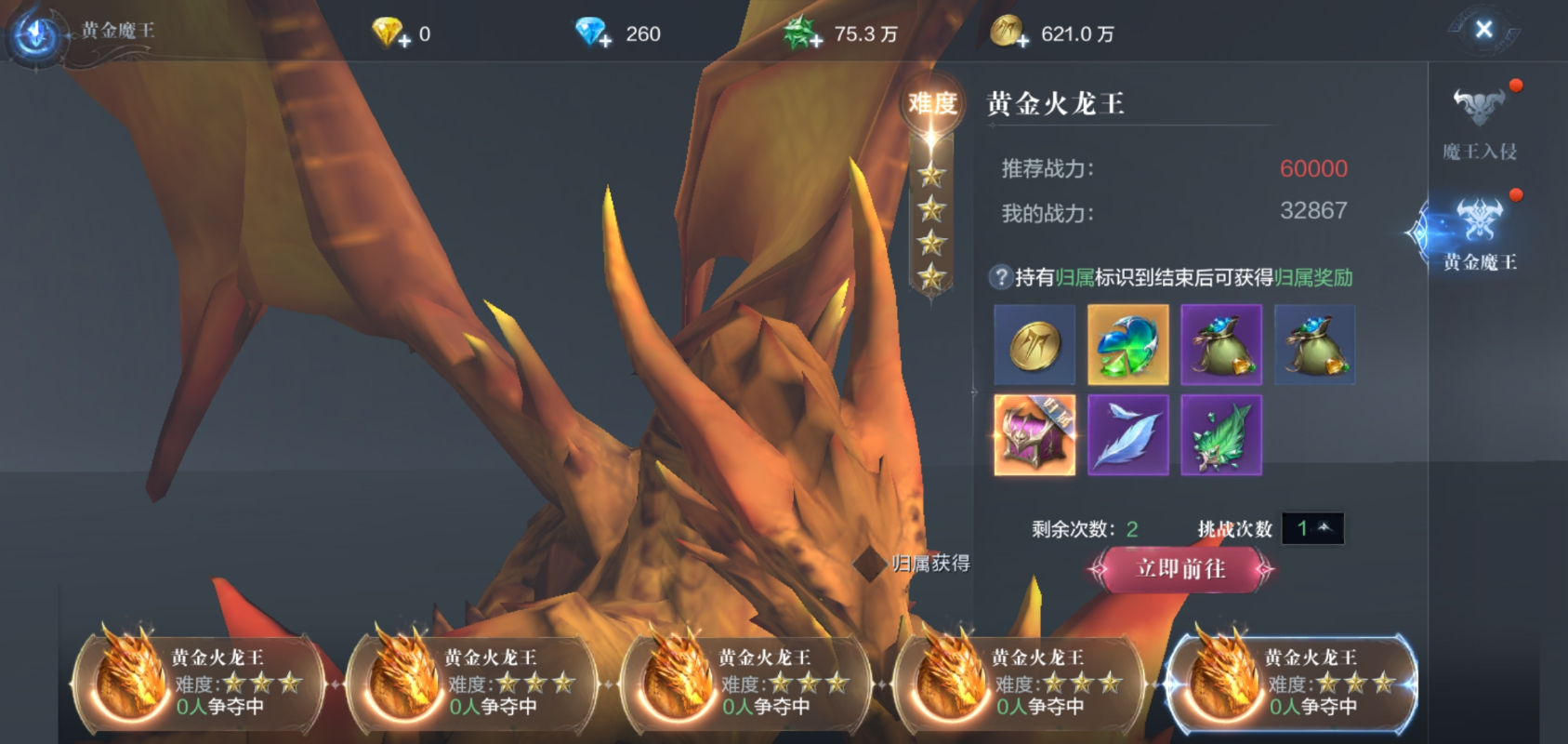Image resolution: width=1568 pixels, height=744 pixels.
Task: View the blue feather reward item
Action: click(x=1127, y=435)
